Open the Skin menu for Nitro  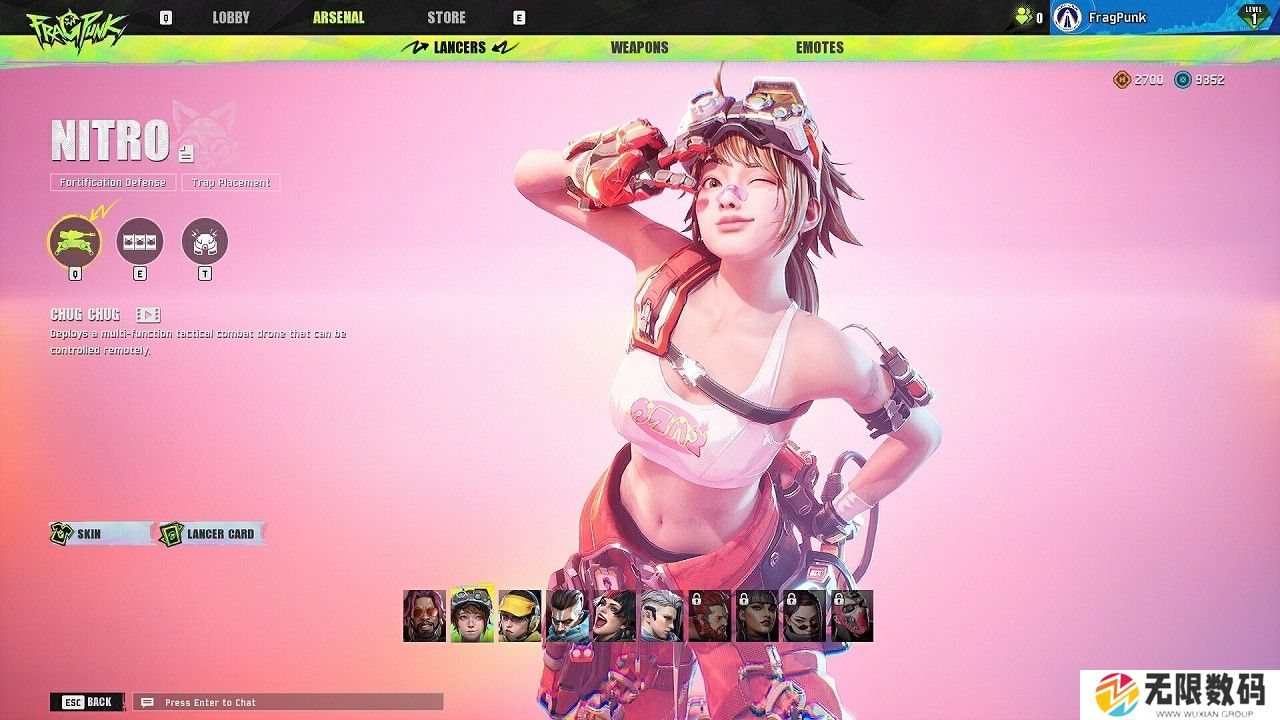pos(89,534)
